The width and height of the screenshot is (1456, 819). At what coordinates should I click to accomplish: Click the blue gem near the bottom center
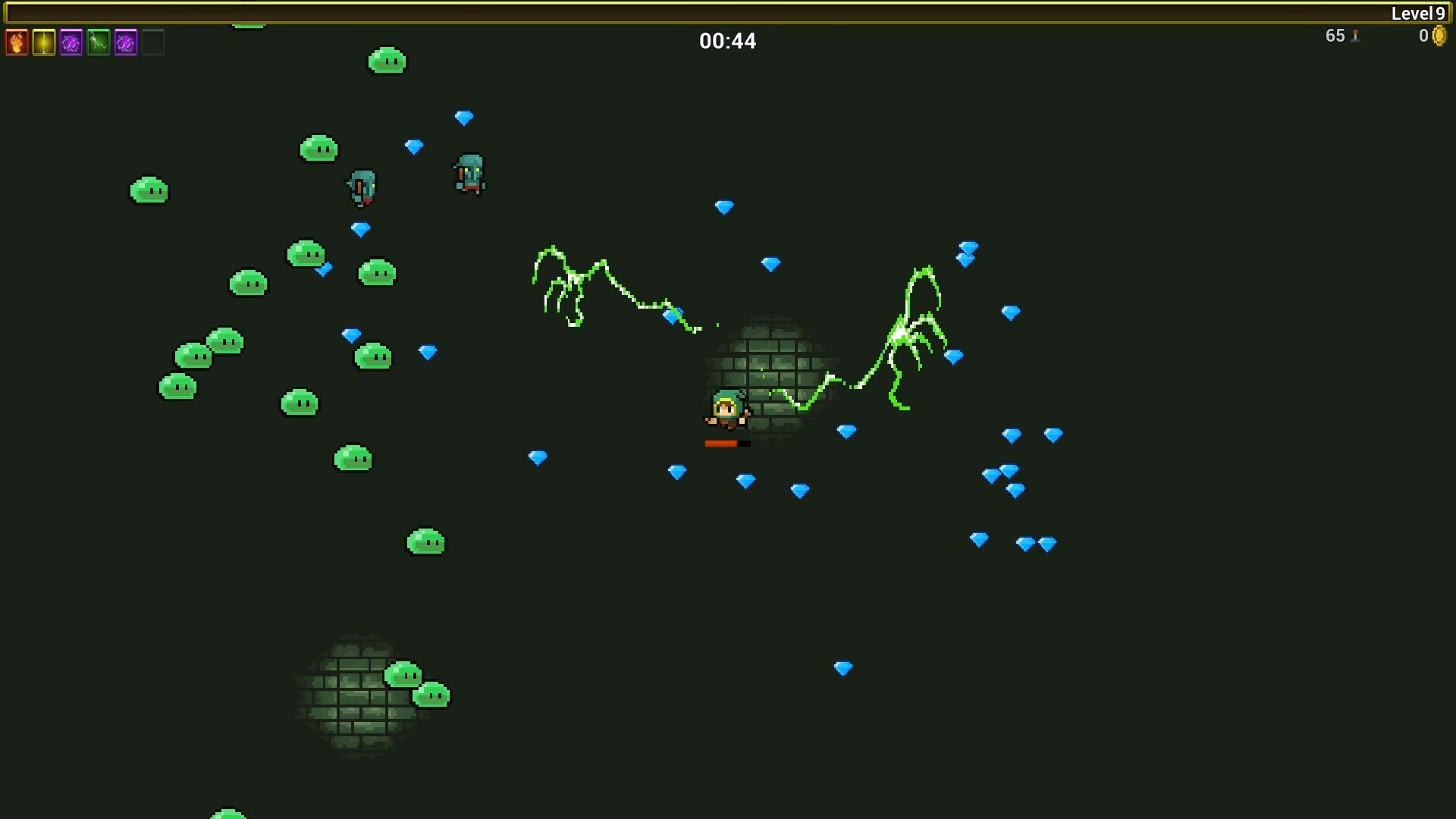[844, 669]
